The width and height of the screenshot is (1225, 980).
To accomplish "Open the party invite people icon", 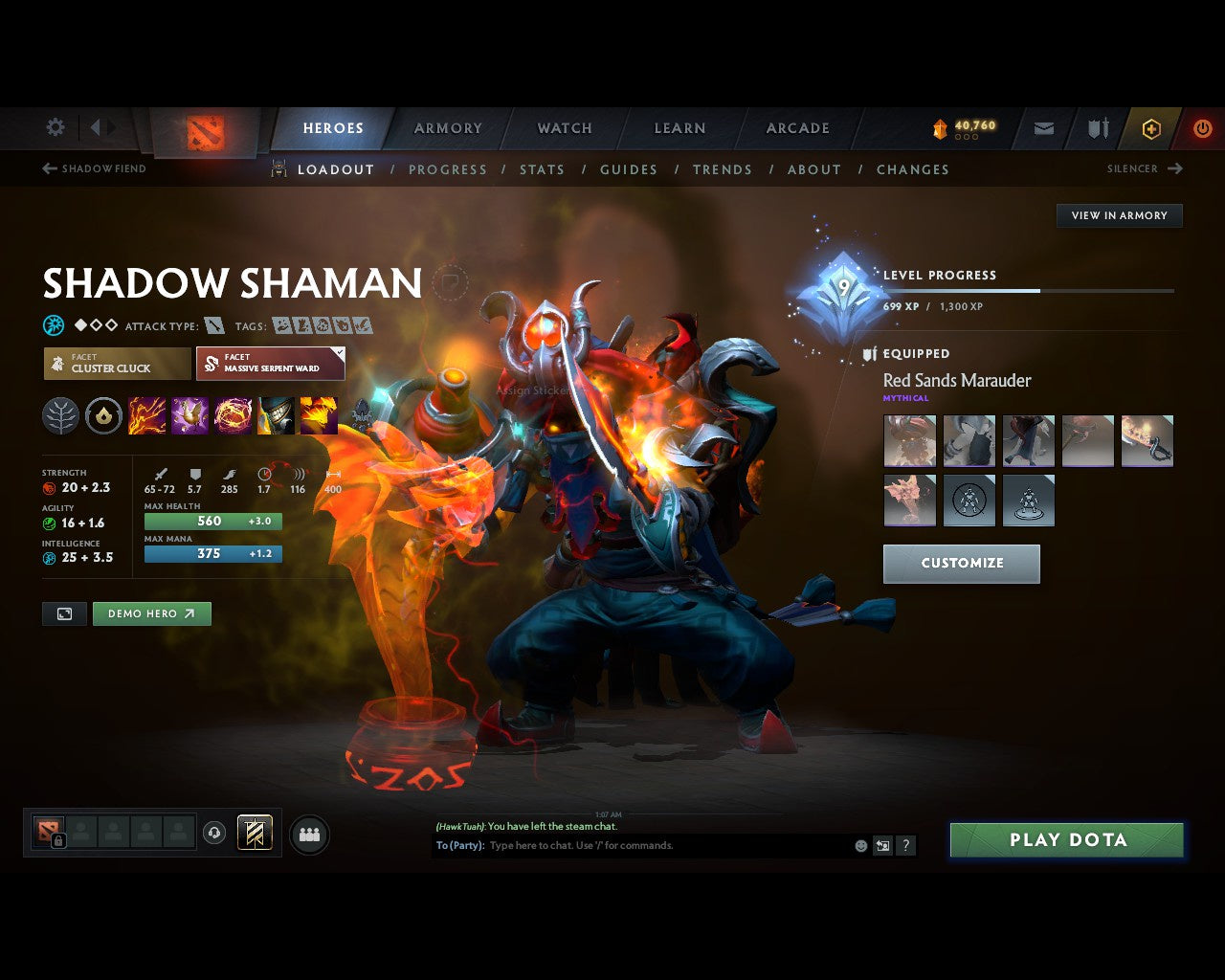I will (x=309, y=833).
